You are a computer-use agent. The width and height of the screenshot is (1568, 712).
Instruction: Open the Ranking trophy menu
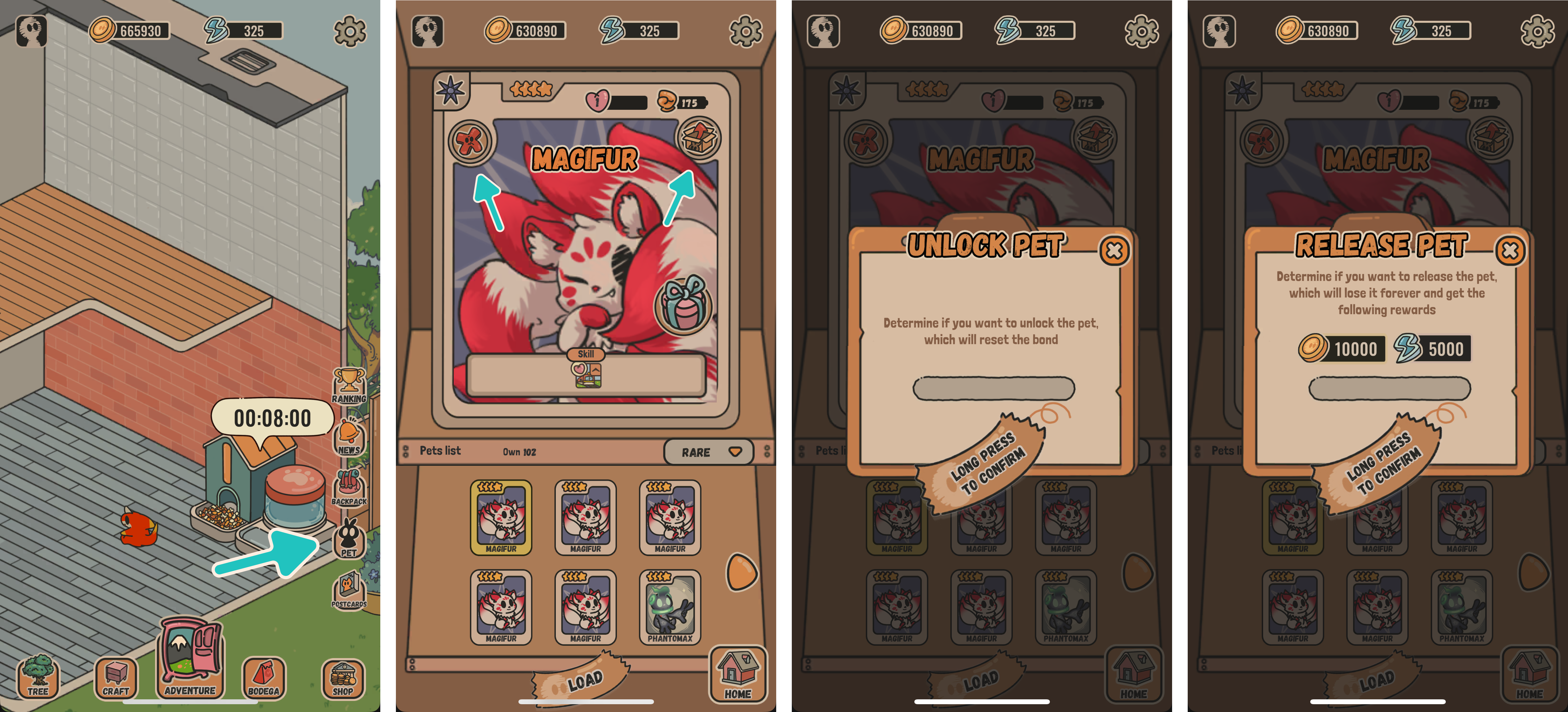click(x=349, y=385)
